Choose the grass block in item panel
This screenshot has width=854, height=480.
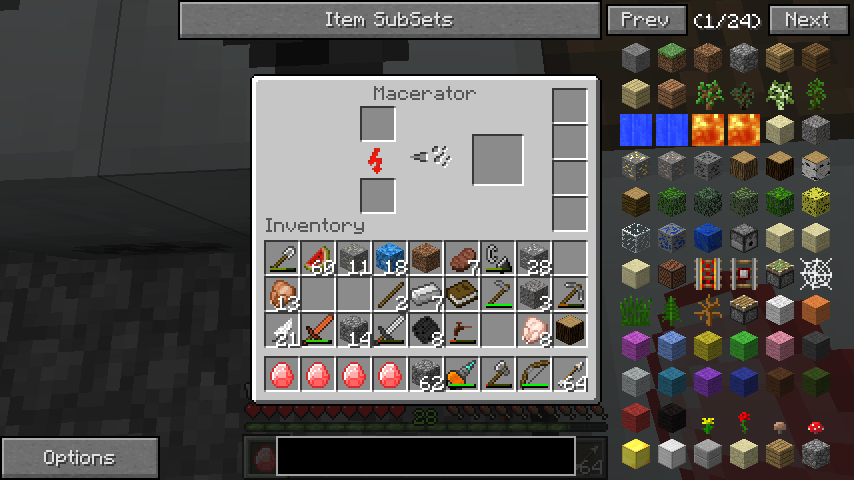click(x=671, y=58)
